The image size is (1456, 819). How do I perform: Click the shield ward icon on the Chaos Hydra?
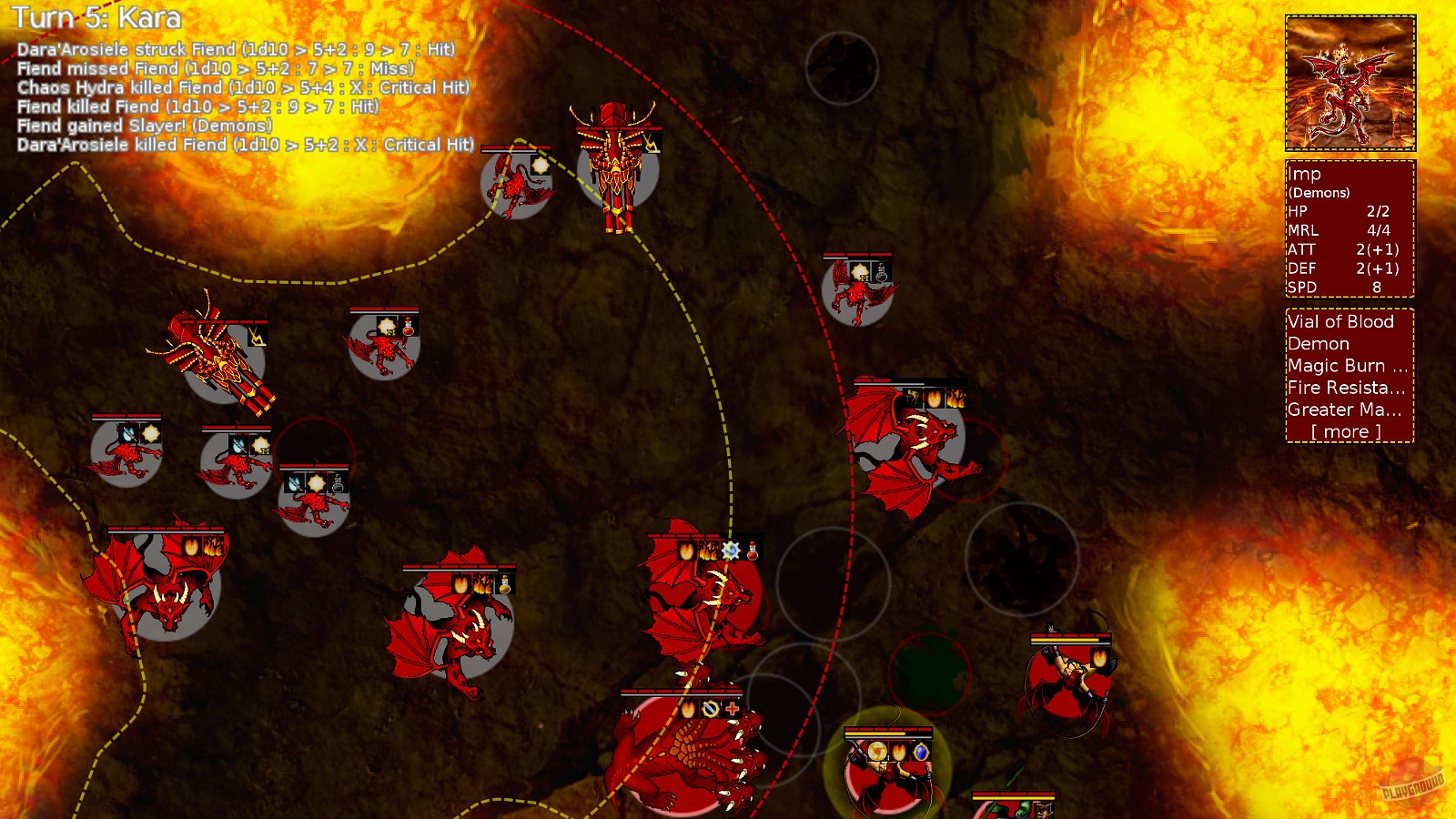pyautogui.click(x=710, y=709)
